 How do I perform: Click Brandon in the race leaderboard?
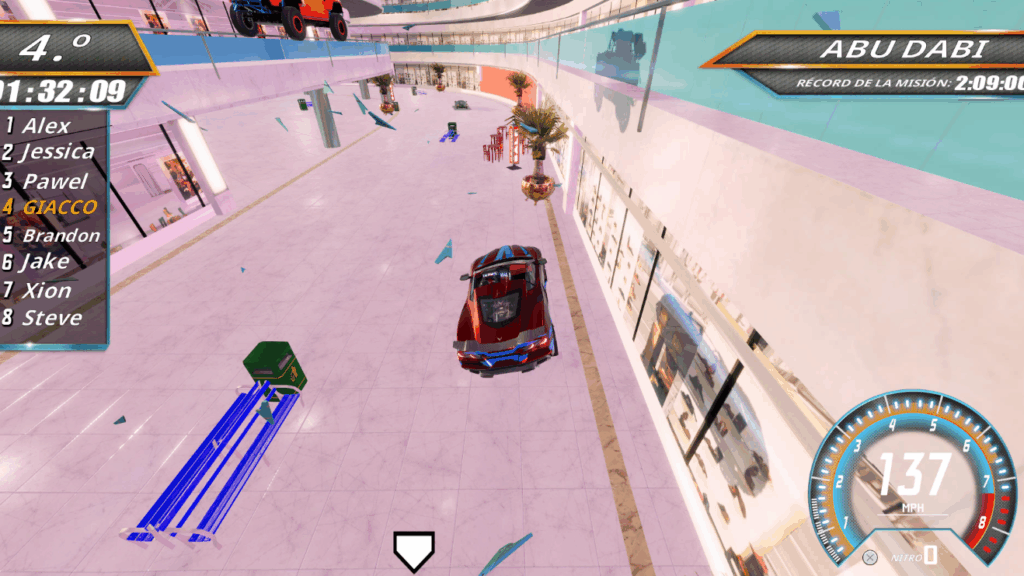(x=60, y=236)
